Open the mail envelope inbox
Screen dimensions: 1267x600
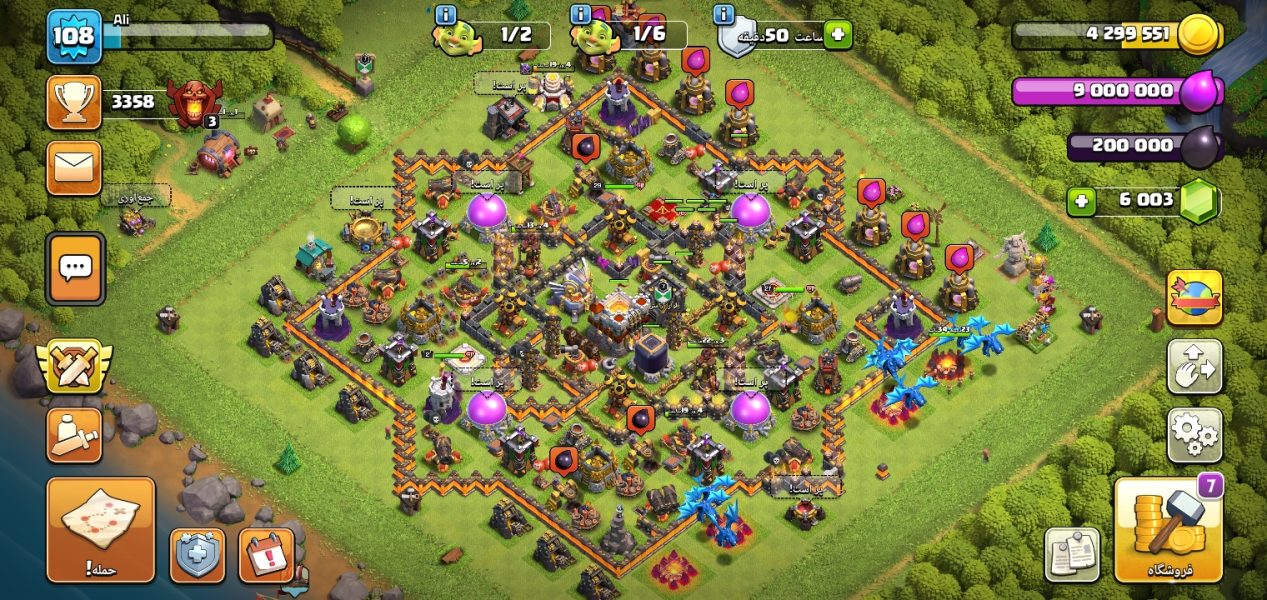coord(74,167)
